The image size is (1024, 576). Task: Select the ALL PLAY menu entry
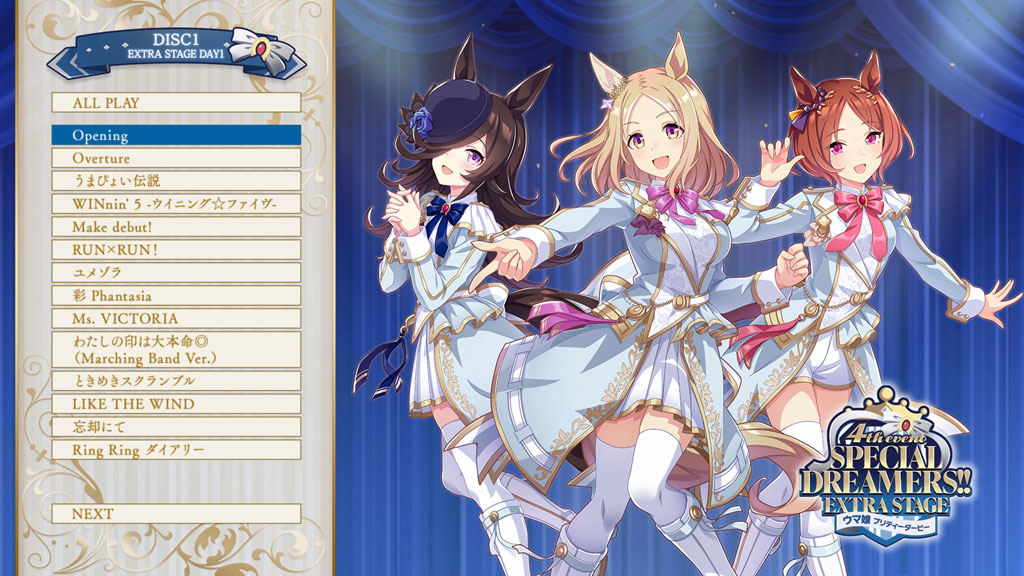(176, 103)
